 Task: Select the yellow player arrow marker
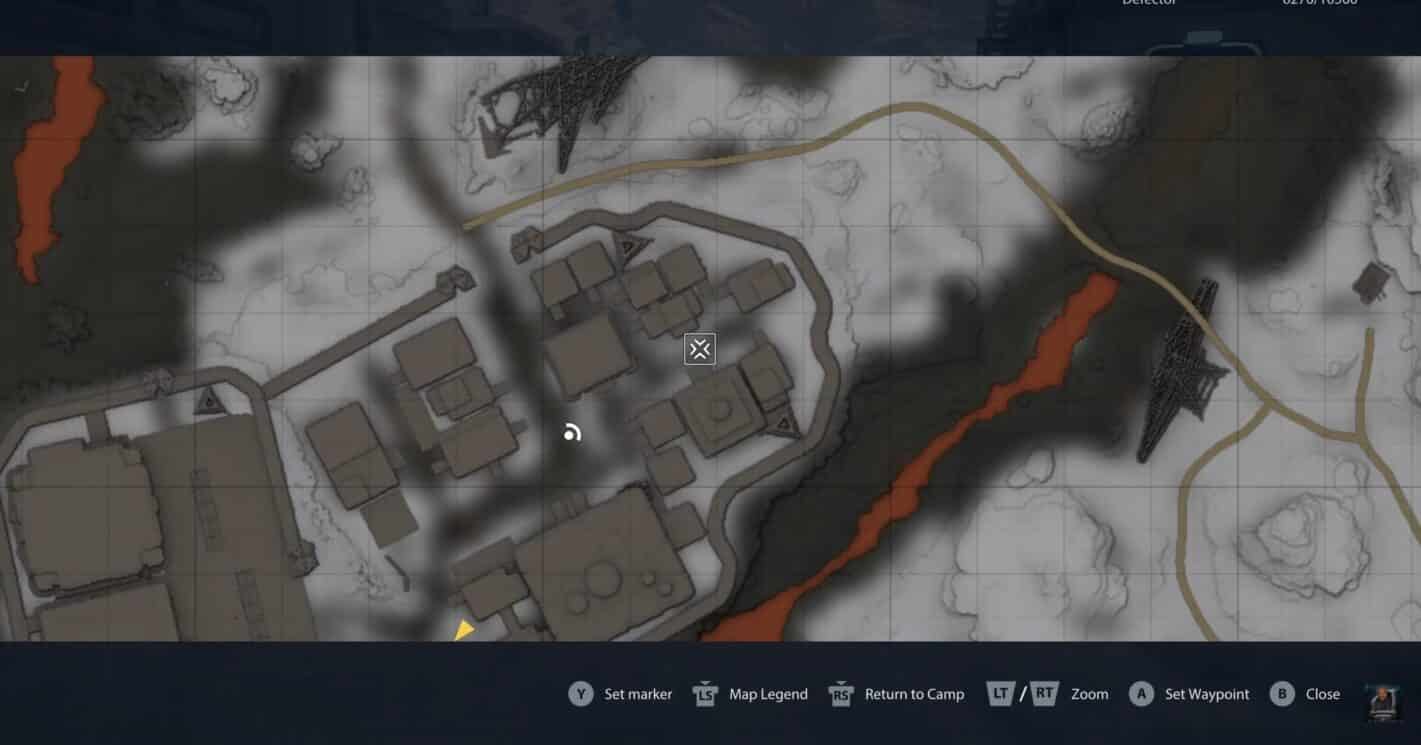point(464,628)
